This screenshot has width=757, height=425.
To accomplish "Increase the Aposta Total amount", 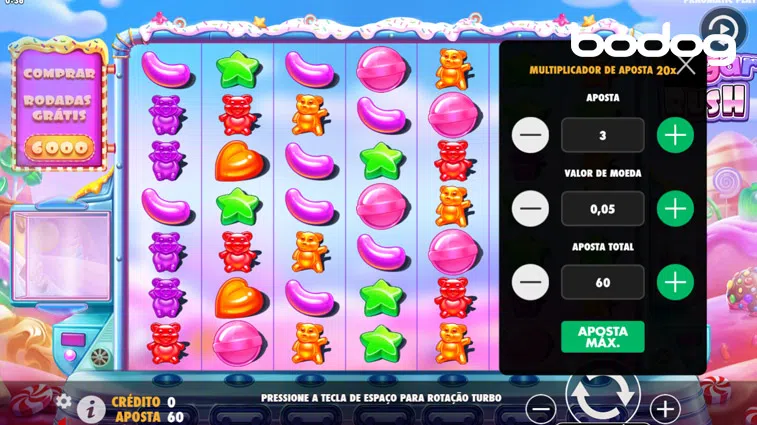I will coord(675,282).
